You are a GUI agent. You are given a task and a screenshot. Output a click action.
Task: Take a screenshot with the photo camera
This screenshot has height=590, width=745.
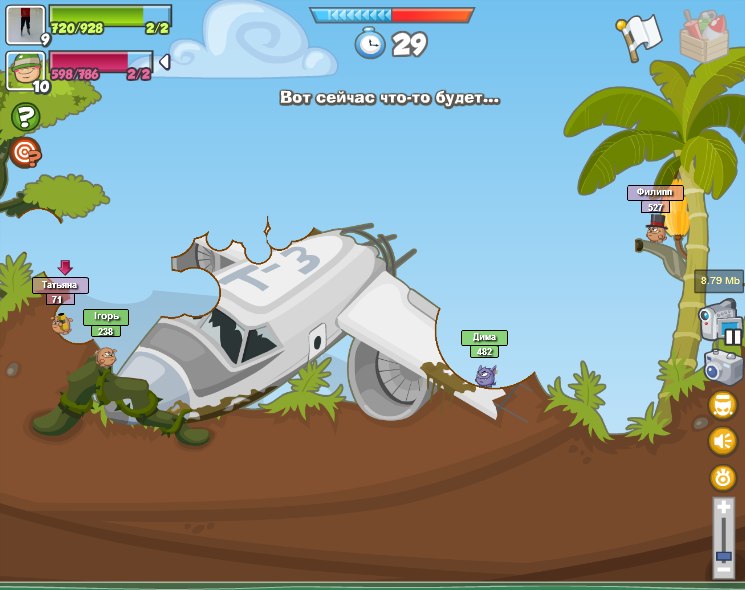tap(722, 366)
